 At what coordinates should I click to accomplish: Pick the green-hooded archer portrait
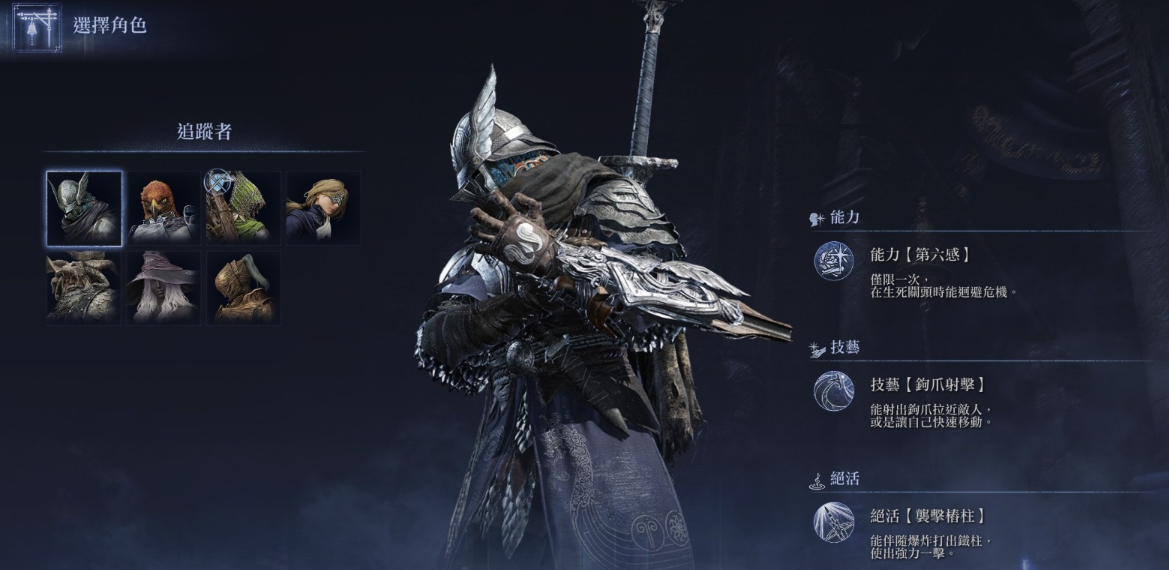[x=243, y=208]
